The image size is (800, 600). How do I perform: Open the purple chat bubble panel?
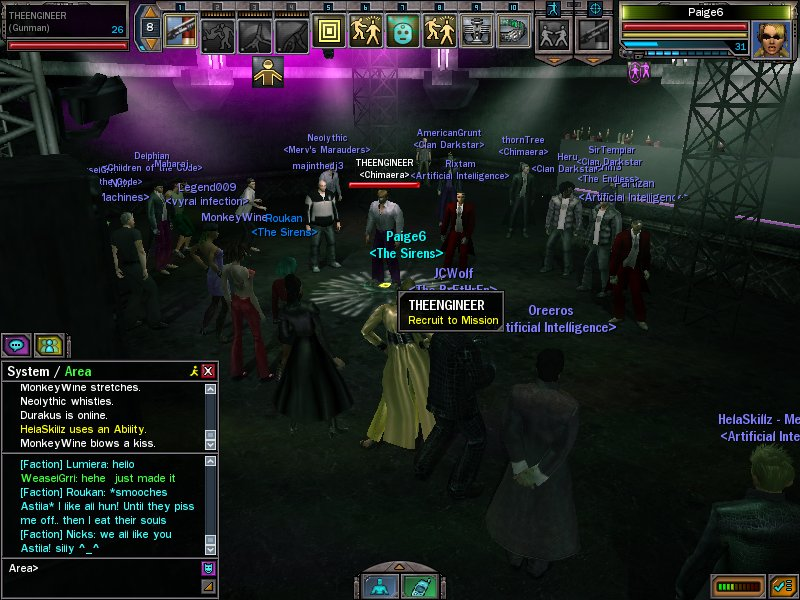click(16, 345)
